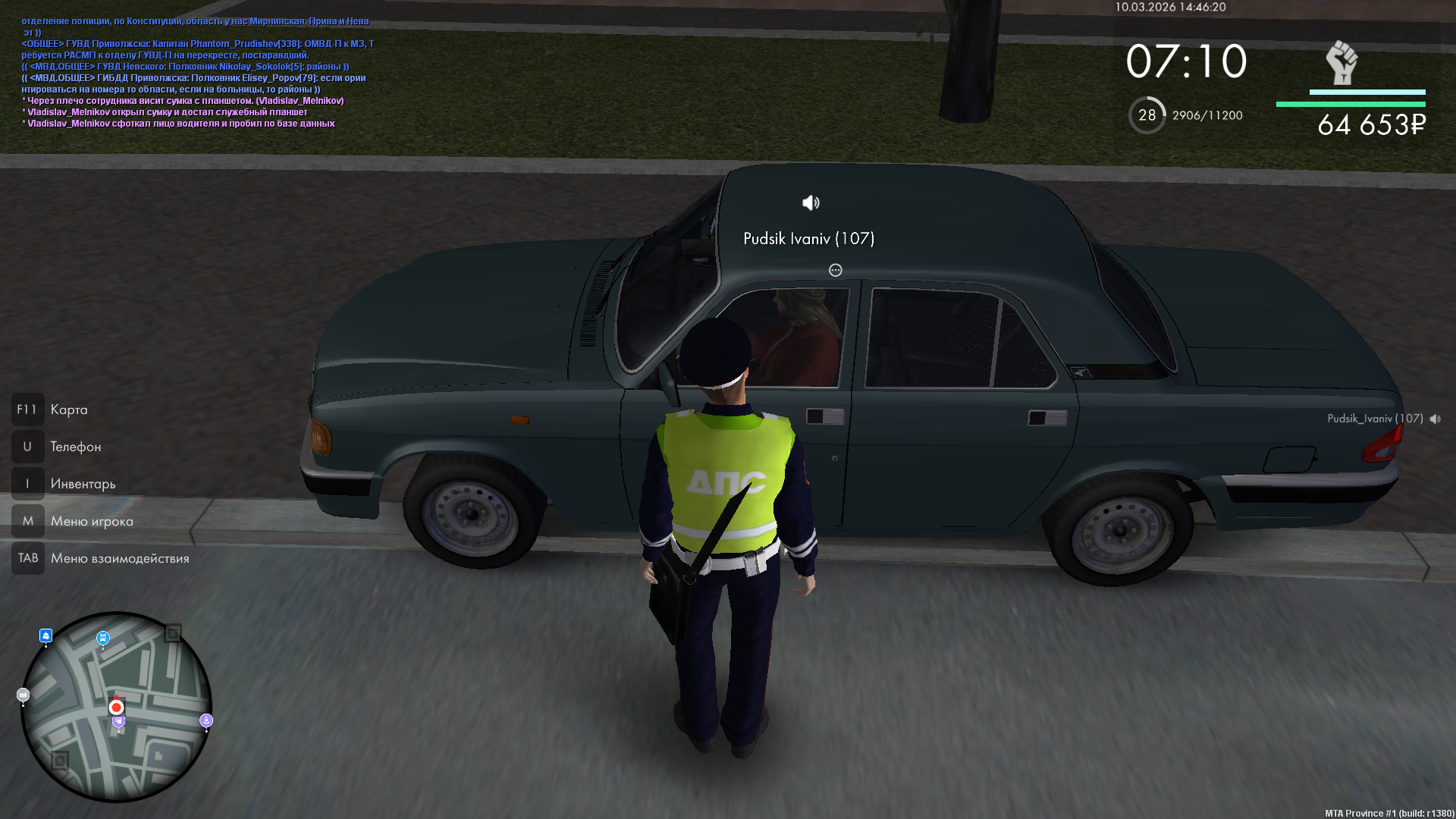
Task: Click the circular minimap
Action: (x=116, y=707)
